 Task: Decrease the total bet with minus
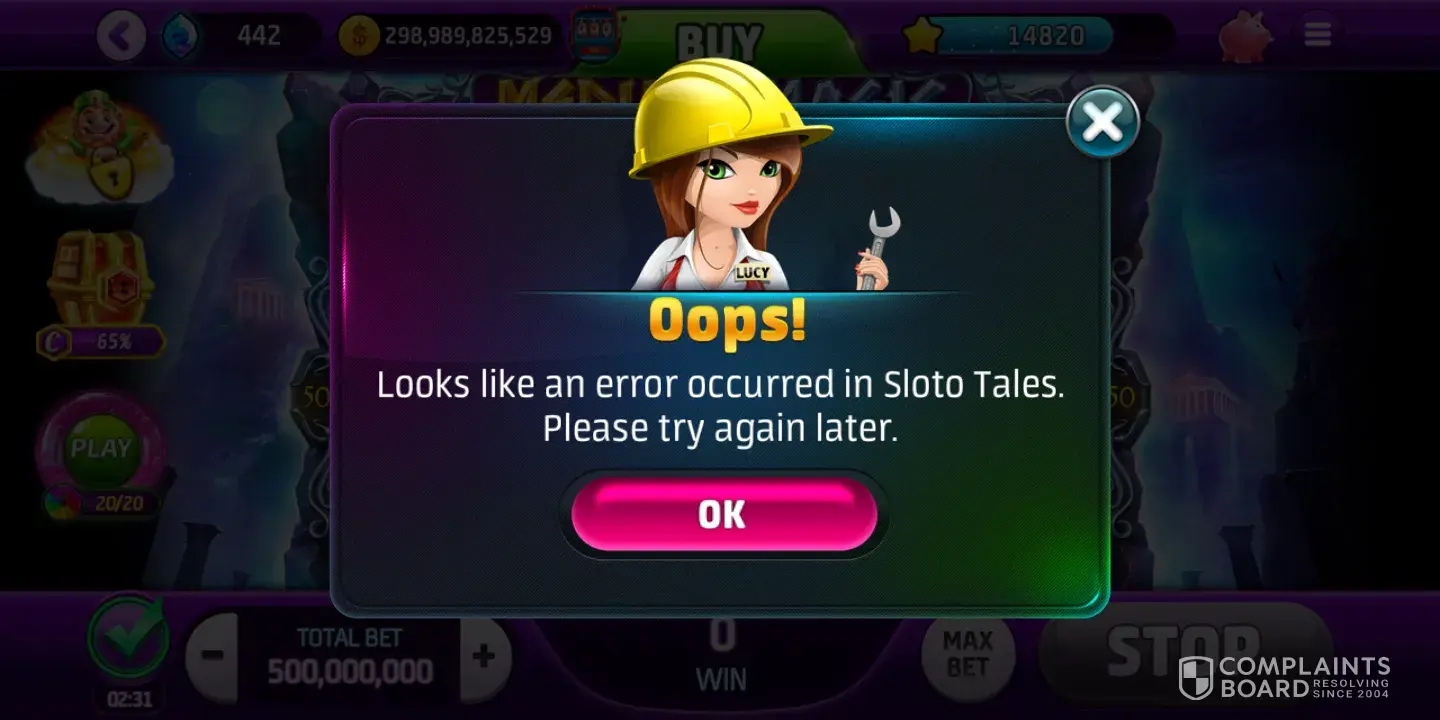tap(211, 657)
